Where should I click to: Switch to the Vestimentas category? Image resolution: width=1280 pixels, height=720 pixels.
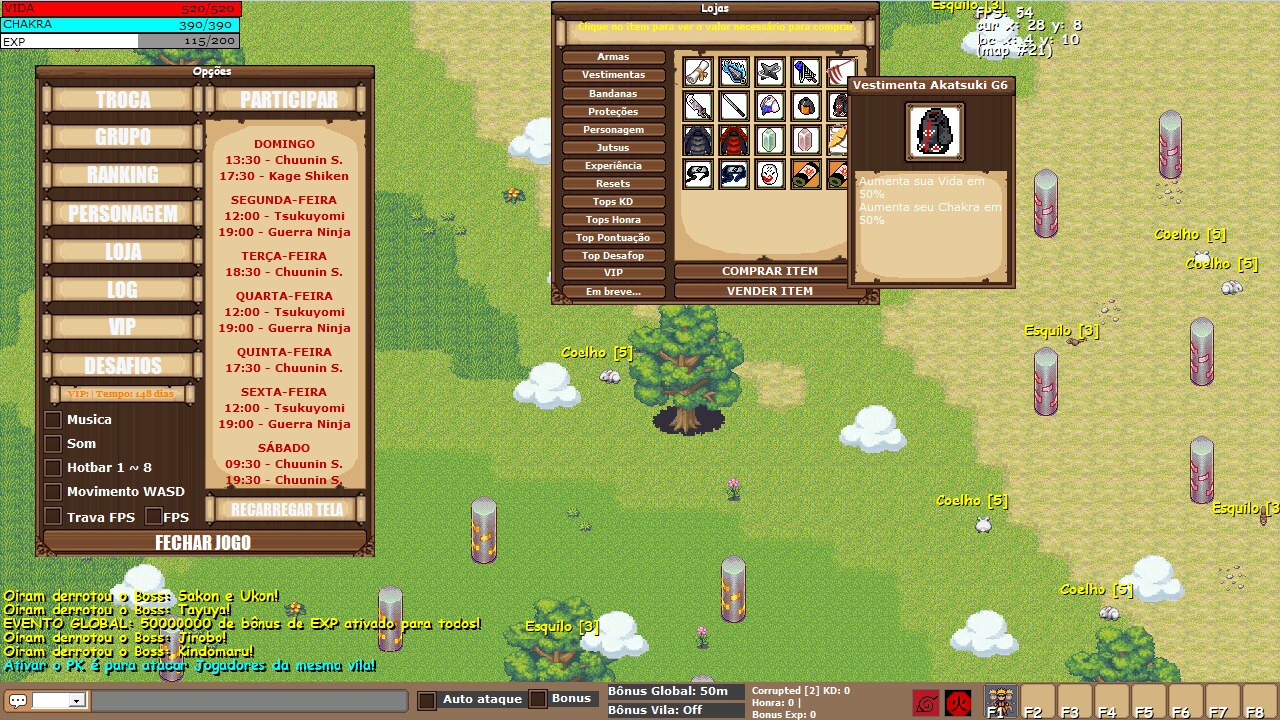[613, 75]
